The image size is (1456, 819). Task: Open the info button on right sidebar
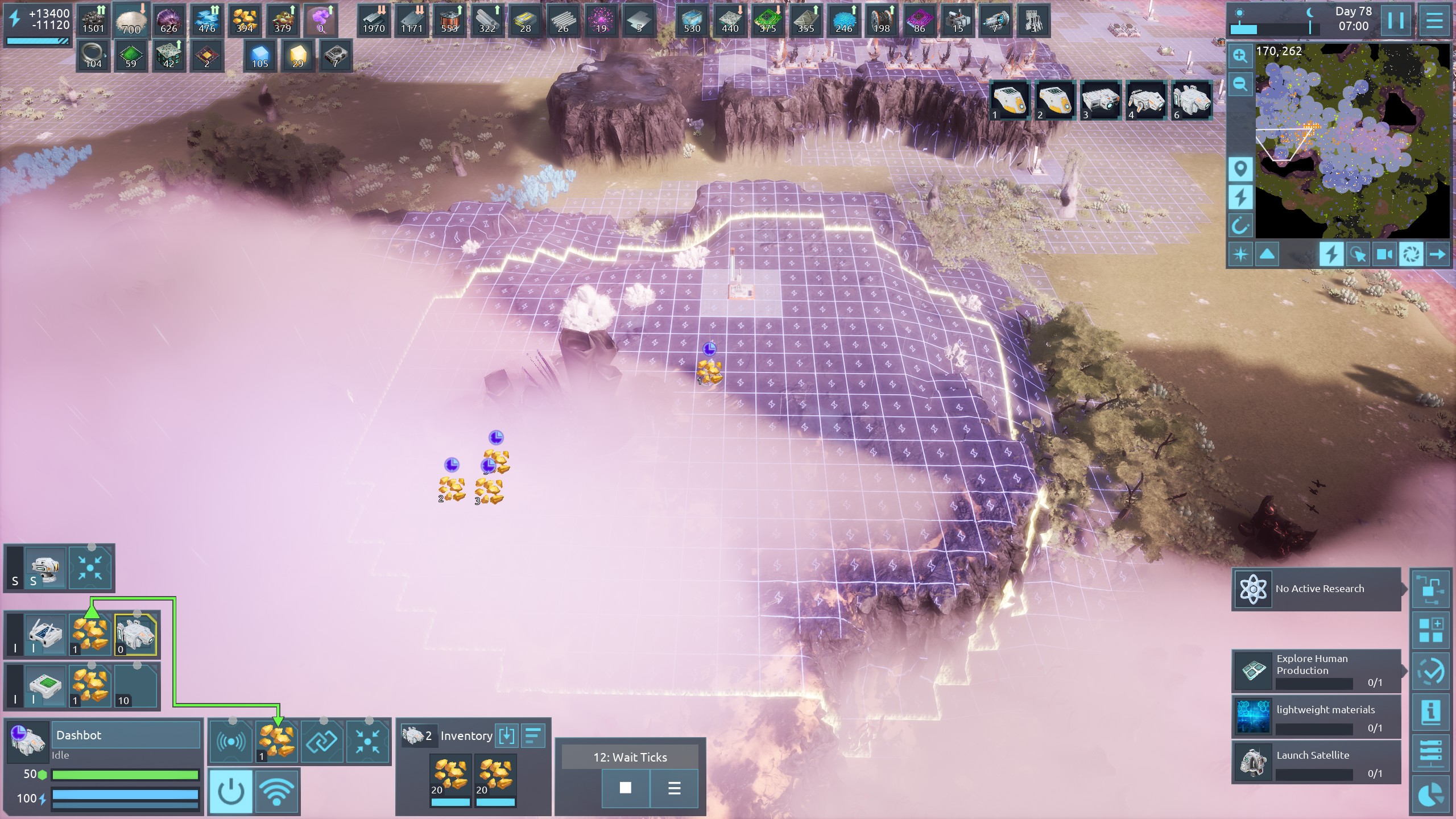[x=1431, y=711]
